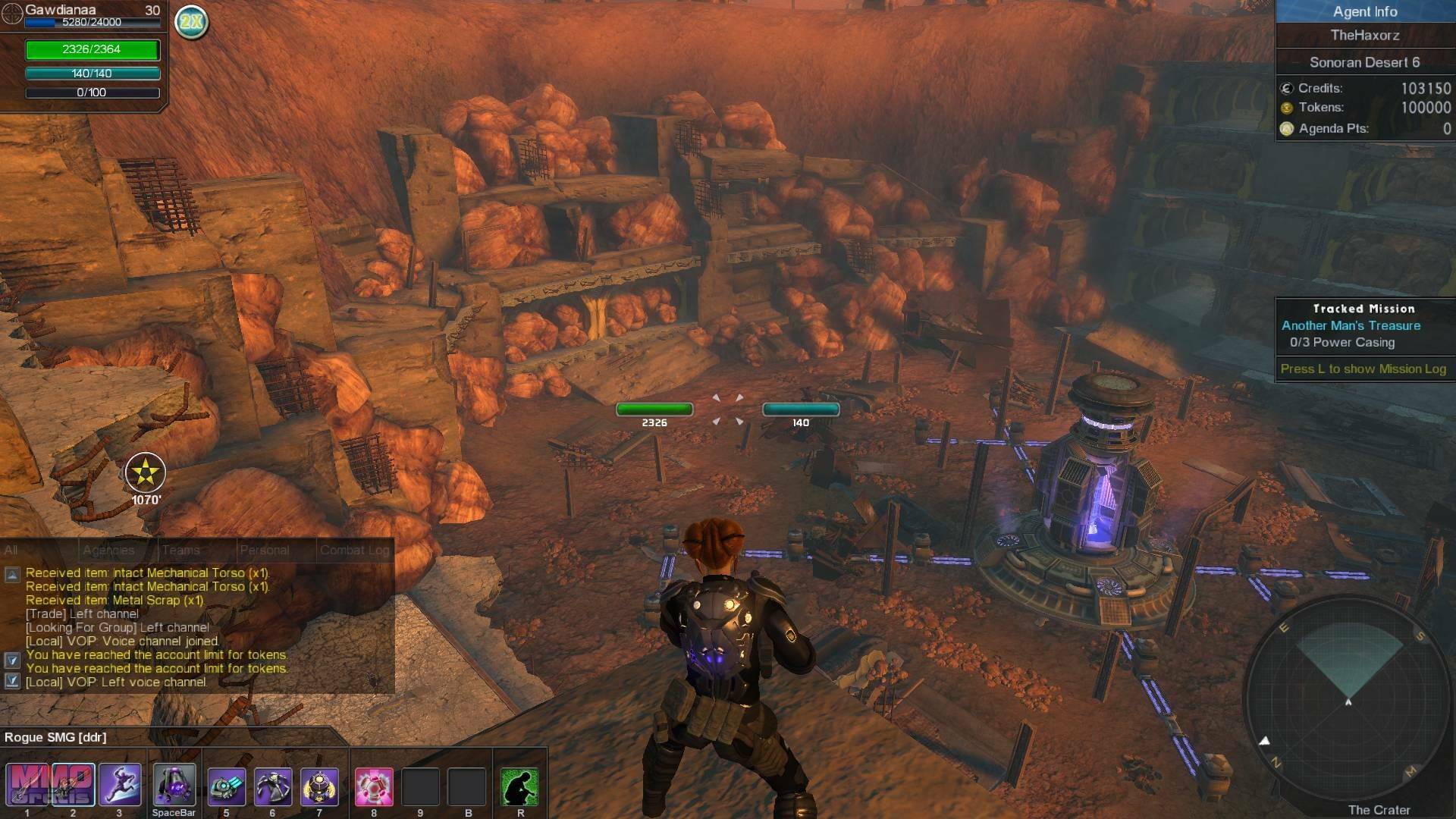
Task: Show the Combat Log tab
Action: click(354, 550)
